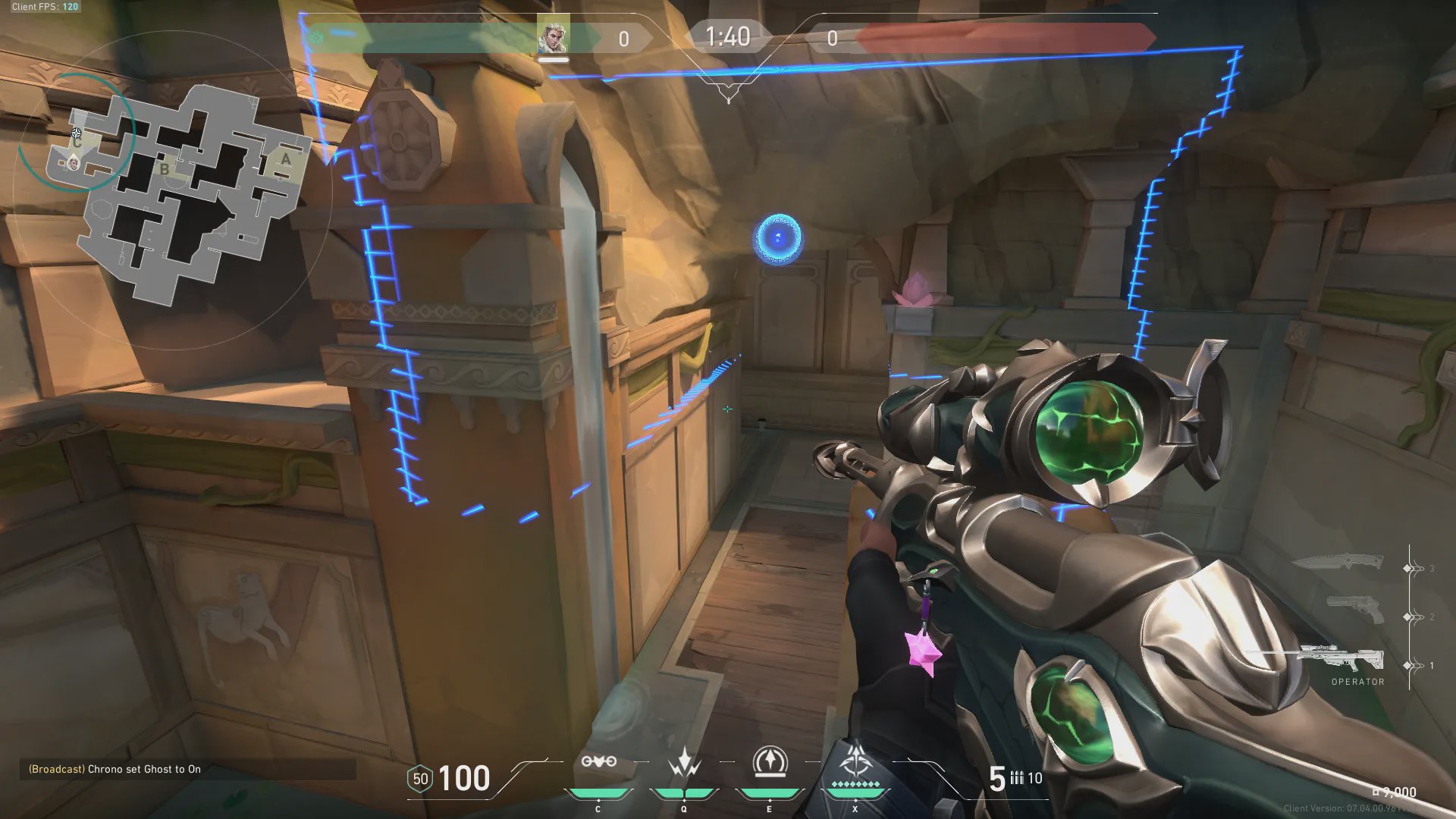Activate the Rendezvous teleport ability icon
1456x819 pixels.
[x=769, y=762]
